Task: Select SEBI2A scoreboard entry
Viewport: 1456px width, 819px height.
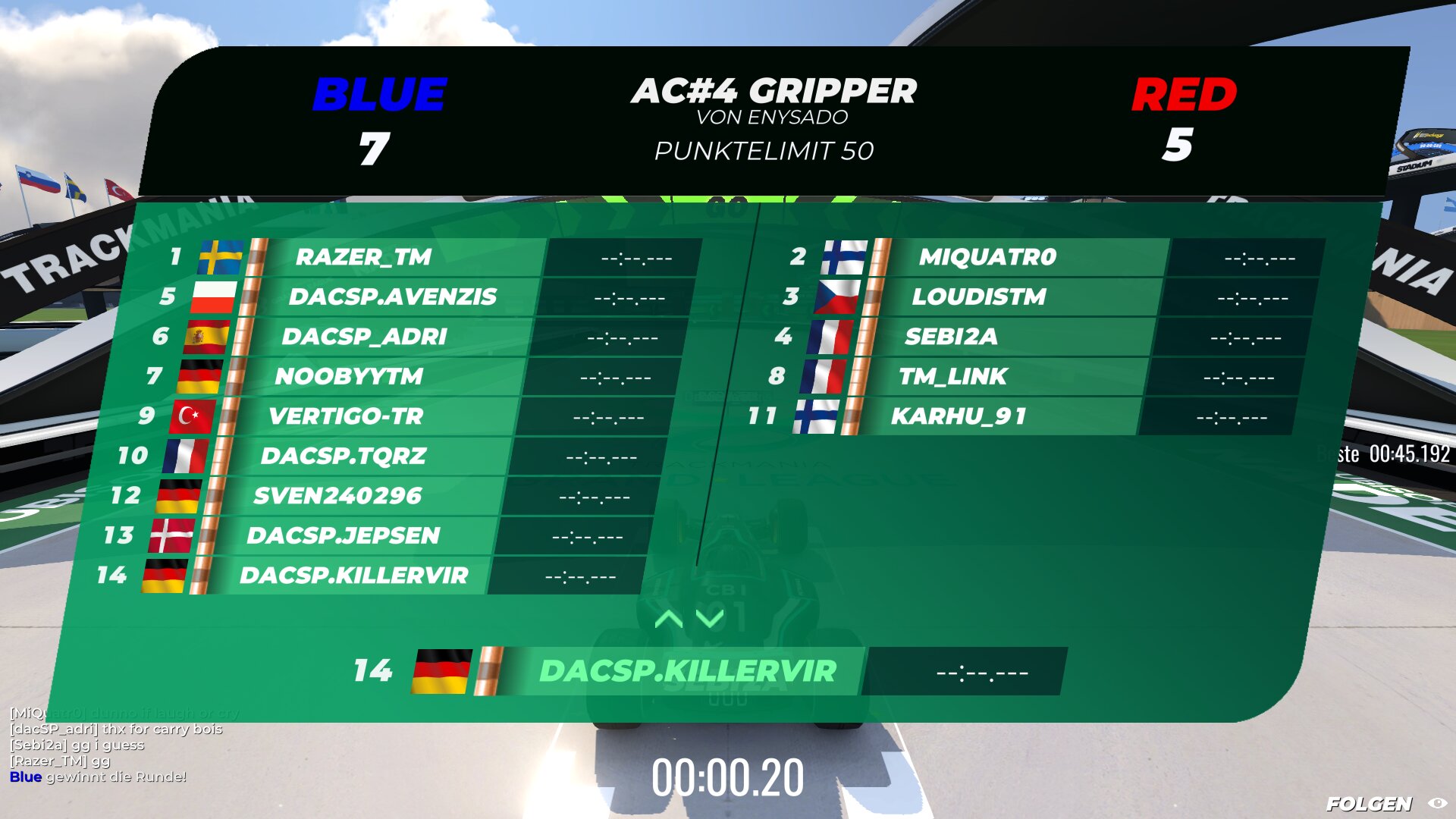Action: tap(951, 337)
